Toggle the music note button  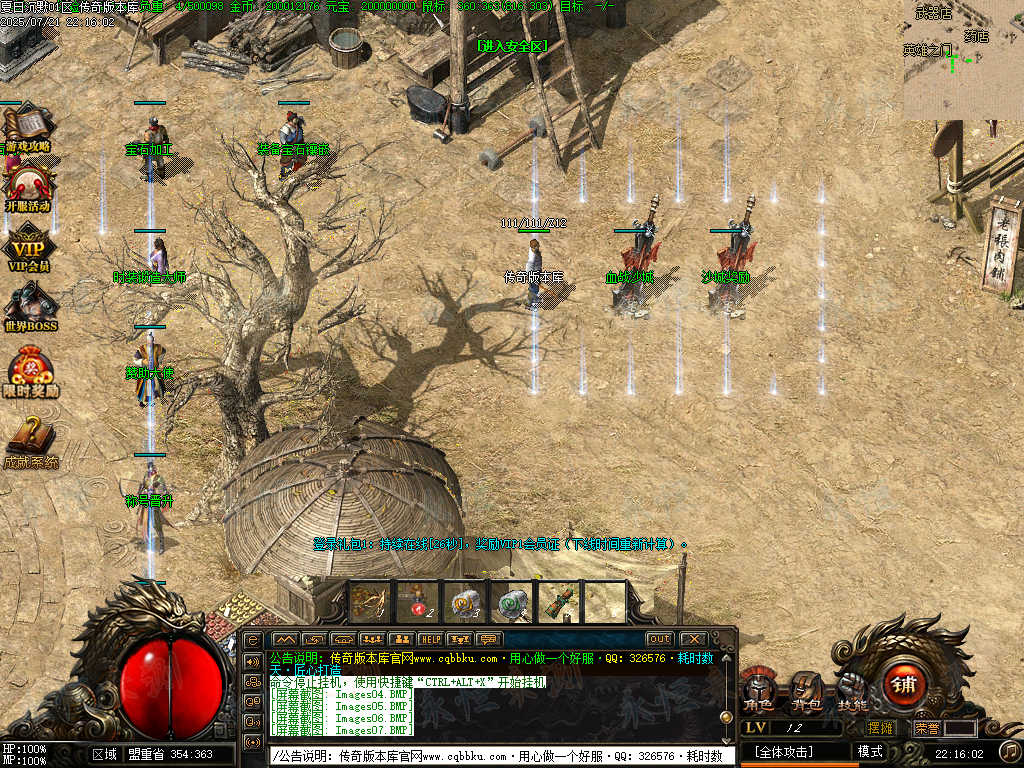(1011, 751)
